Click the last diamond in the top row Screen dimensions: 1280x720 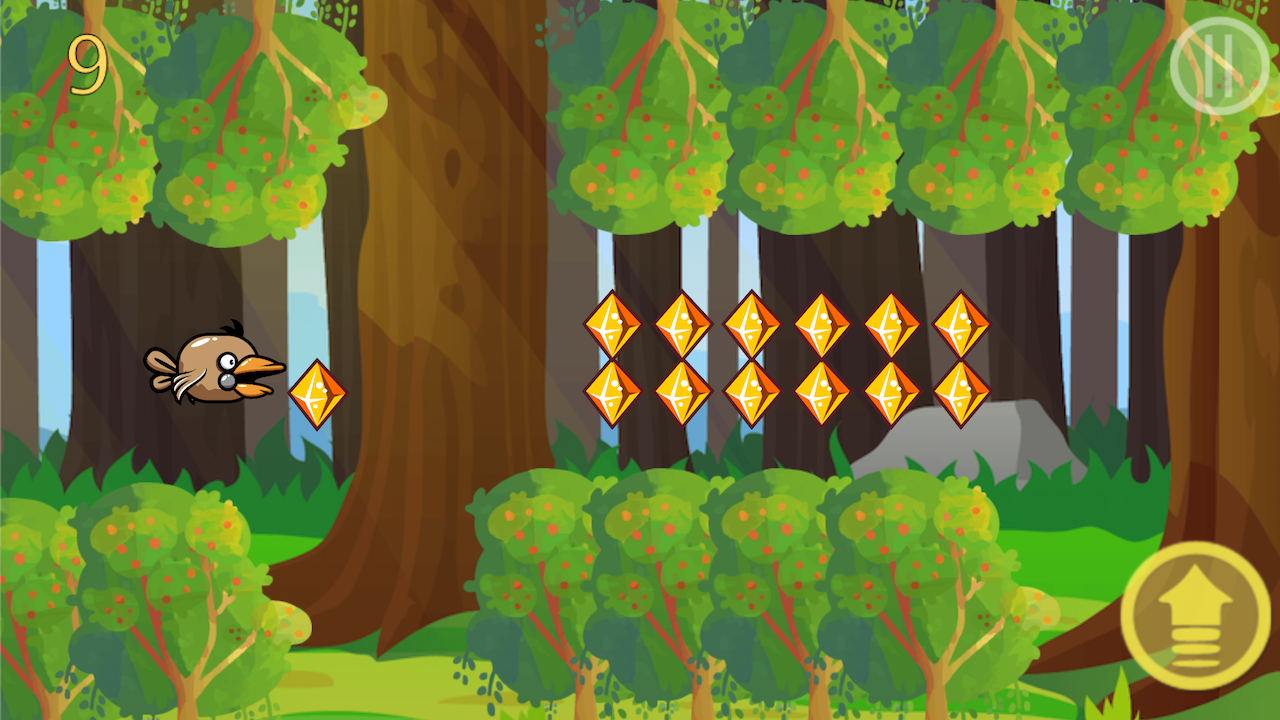click(x=960, y=325)
